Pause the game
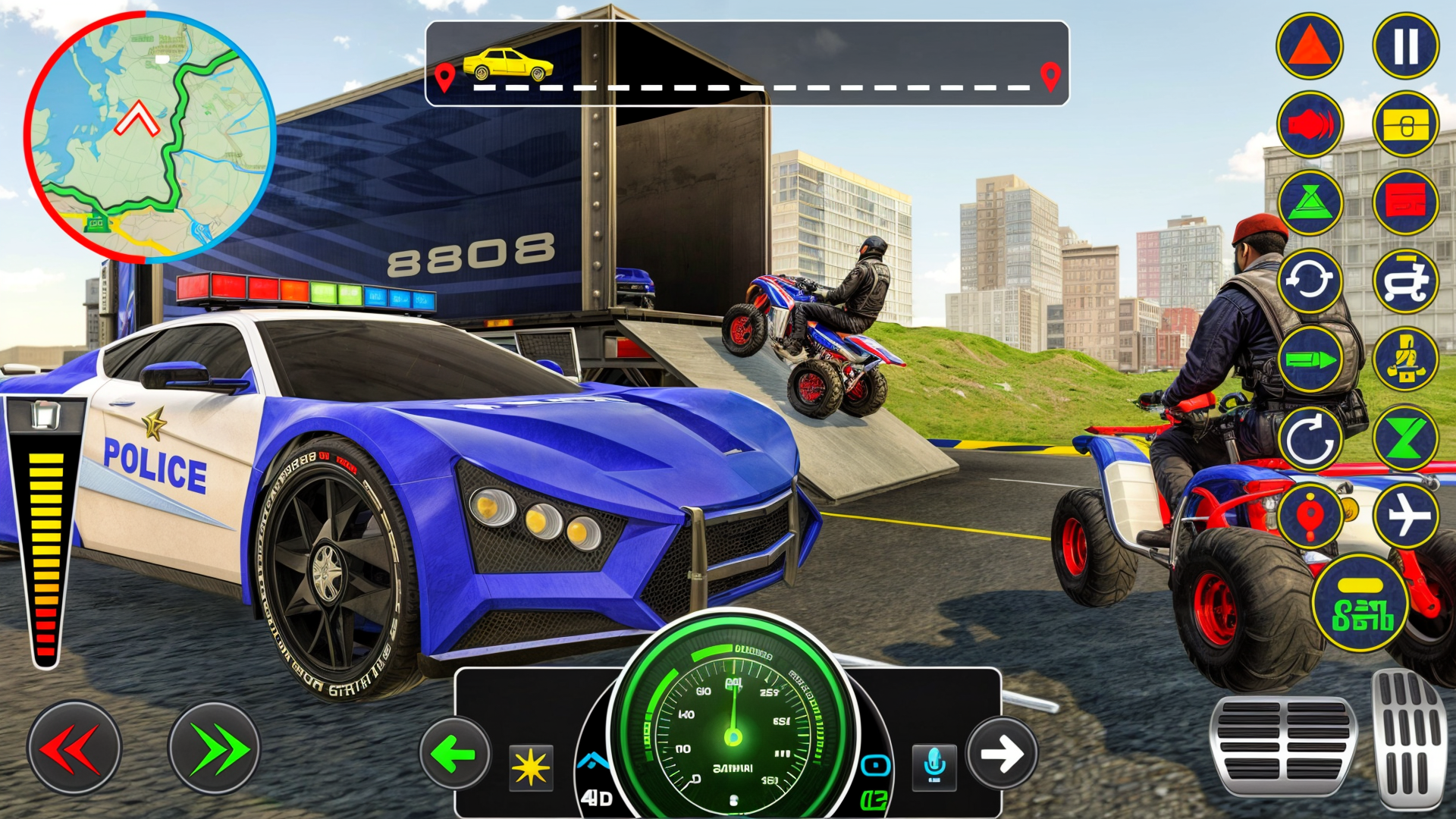 click(1405, 45)
